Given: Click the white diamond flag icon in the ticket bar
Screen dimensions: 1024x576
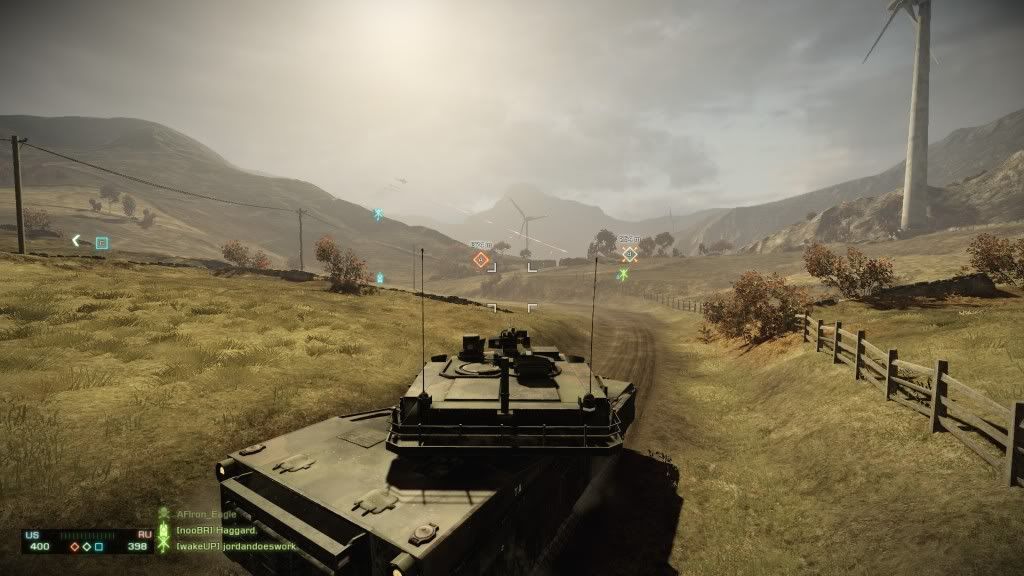Looking at the screenshot, I should (x=87, y=547).
